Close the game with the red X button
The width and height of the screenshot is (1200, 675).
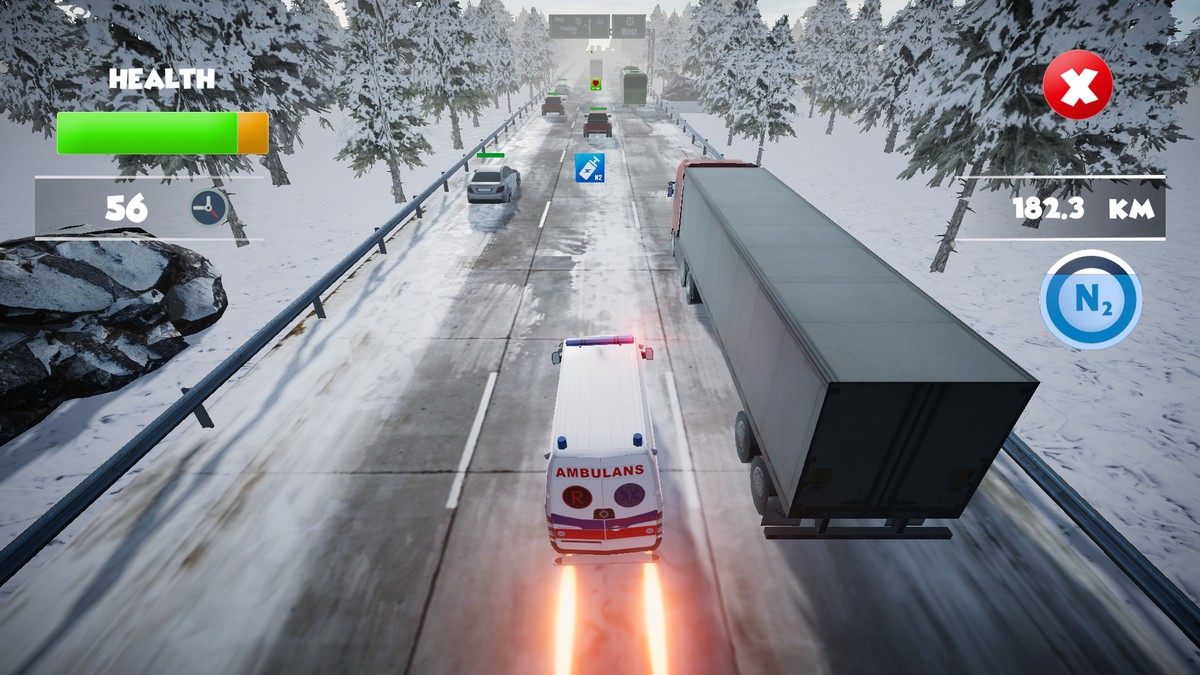pyautogui.click(x=1077, y=86)
